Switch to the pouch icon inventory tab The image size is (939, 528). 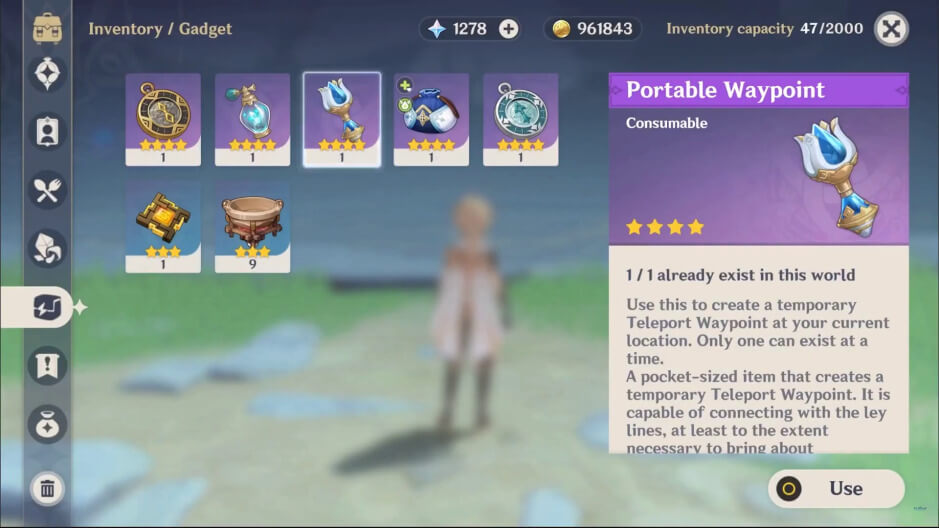click(x=48, y=424)
